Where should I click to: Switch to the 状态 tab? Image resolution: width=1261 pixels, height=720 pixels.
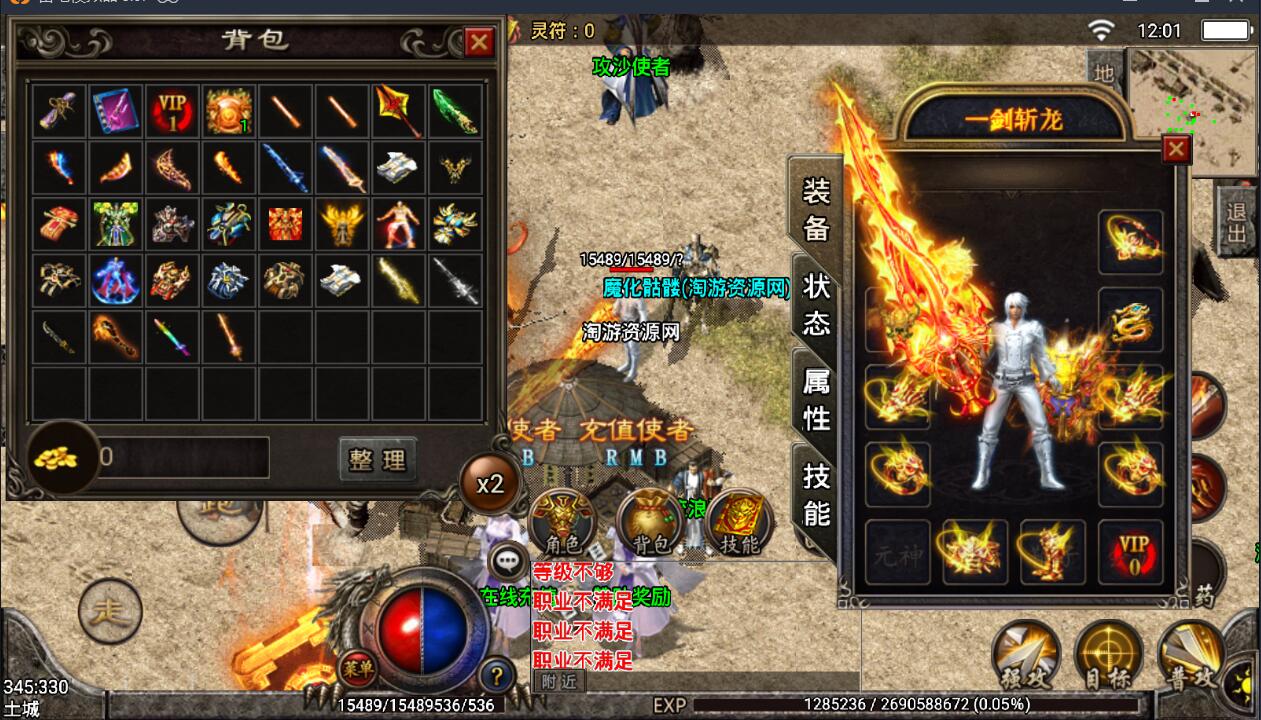[816, 305]
